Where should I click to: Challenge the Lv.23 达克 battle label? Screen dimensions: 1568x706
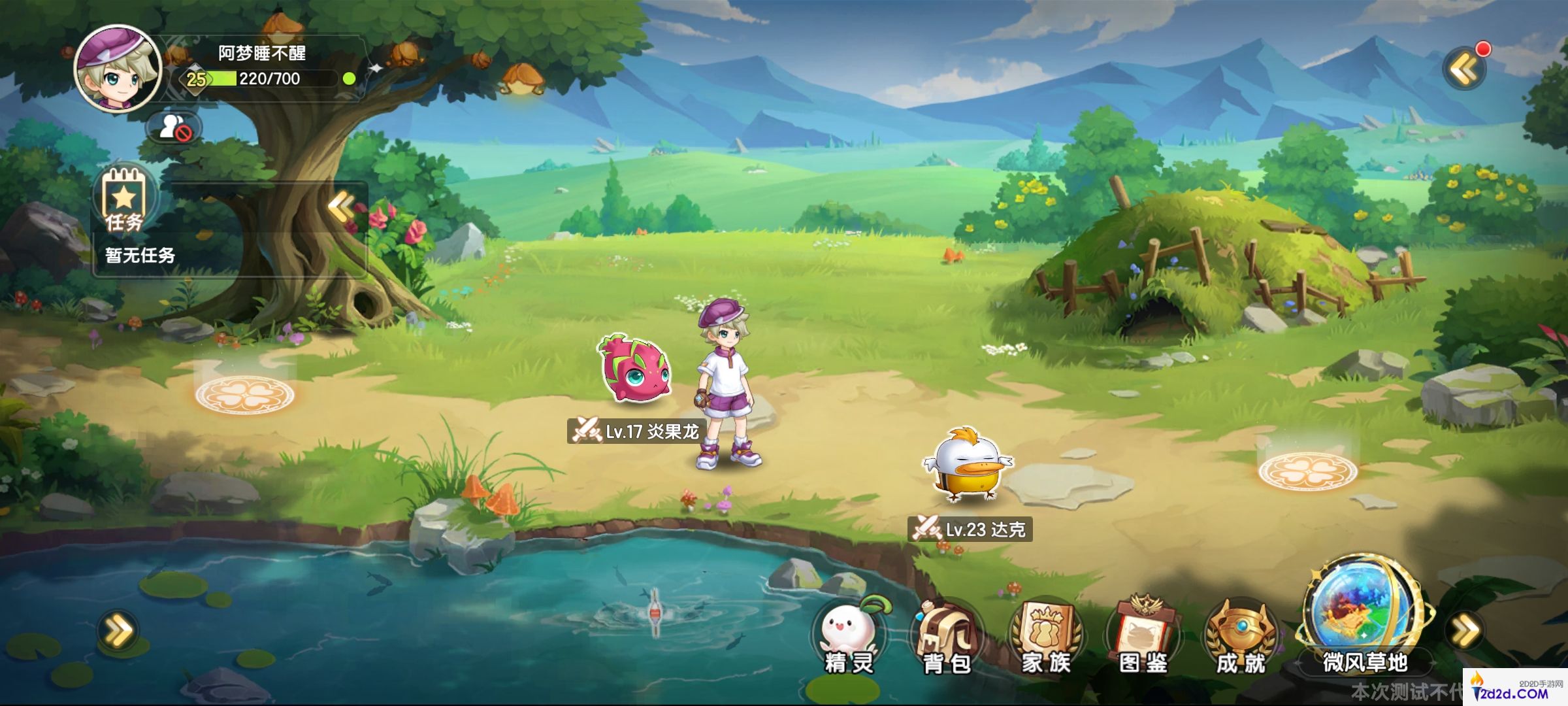tap(970, 528)
